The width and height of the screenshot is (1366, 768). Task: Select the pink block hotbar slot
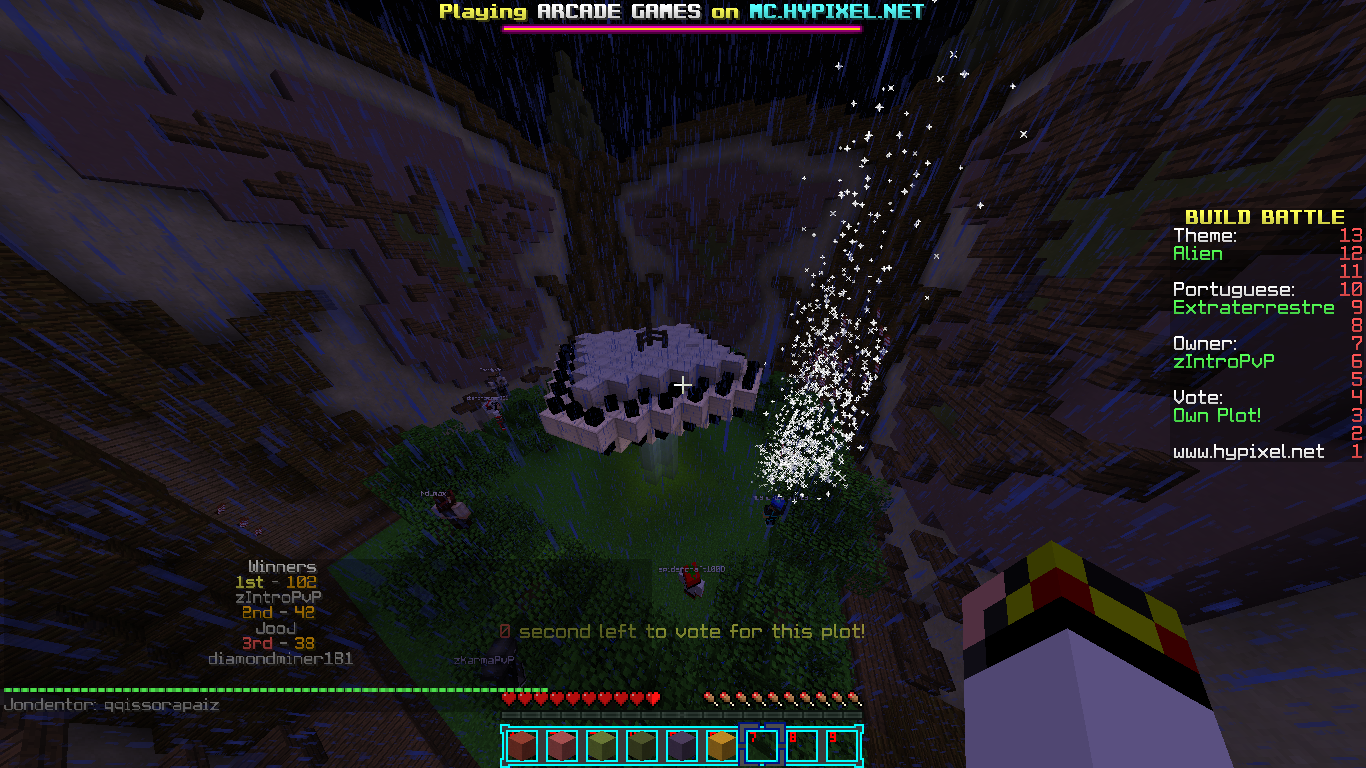tap(560, 745)
